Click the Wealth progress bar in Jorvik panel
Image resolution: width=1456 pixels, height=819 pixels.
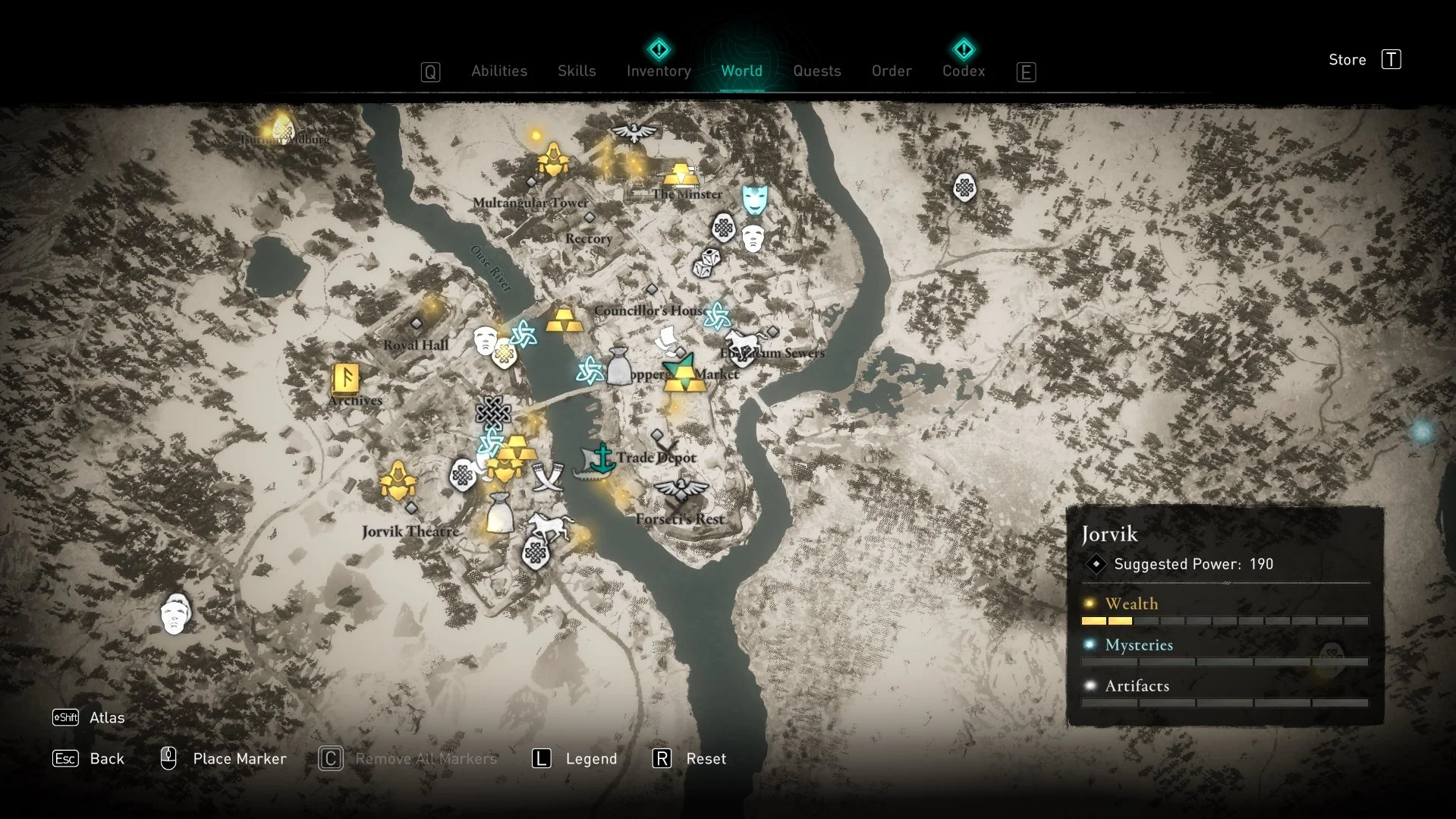(1224, 621)
